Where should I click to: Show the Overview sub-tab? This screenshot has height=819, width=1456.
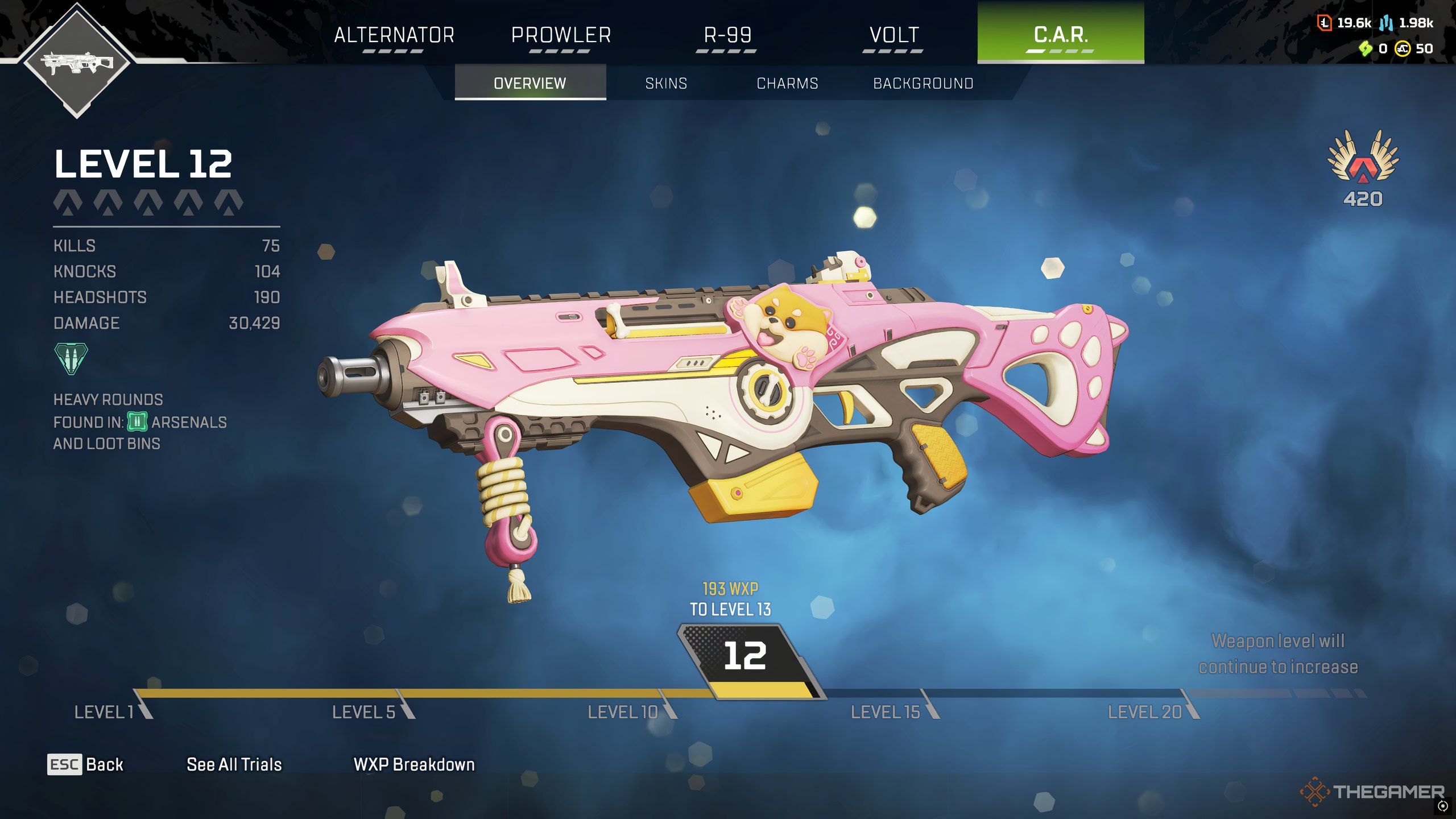(530, 83)
